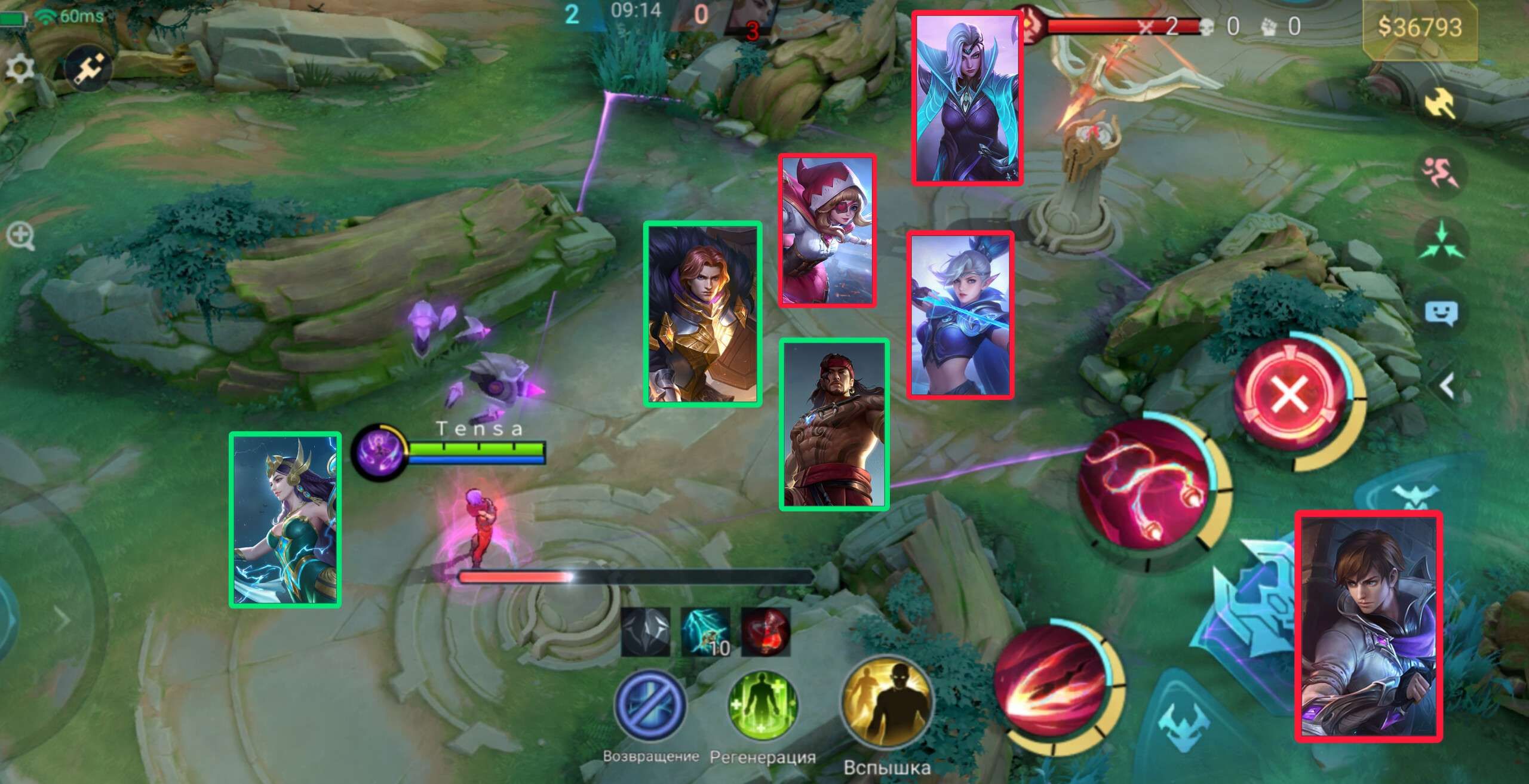Select the grey emblem item icon
The height and width of the screenshot is (784, 1529).
click(646, 632)
